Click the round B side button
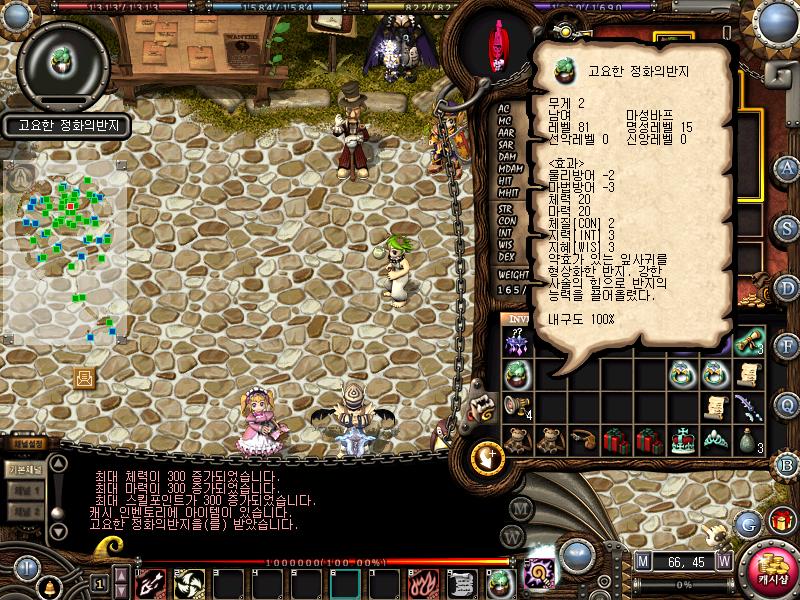This screenshot has height=600, width=800. 788,463
